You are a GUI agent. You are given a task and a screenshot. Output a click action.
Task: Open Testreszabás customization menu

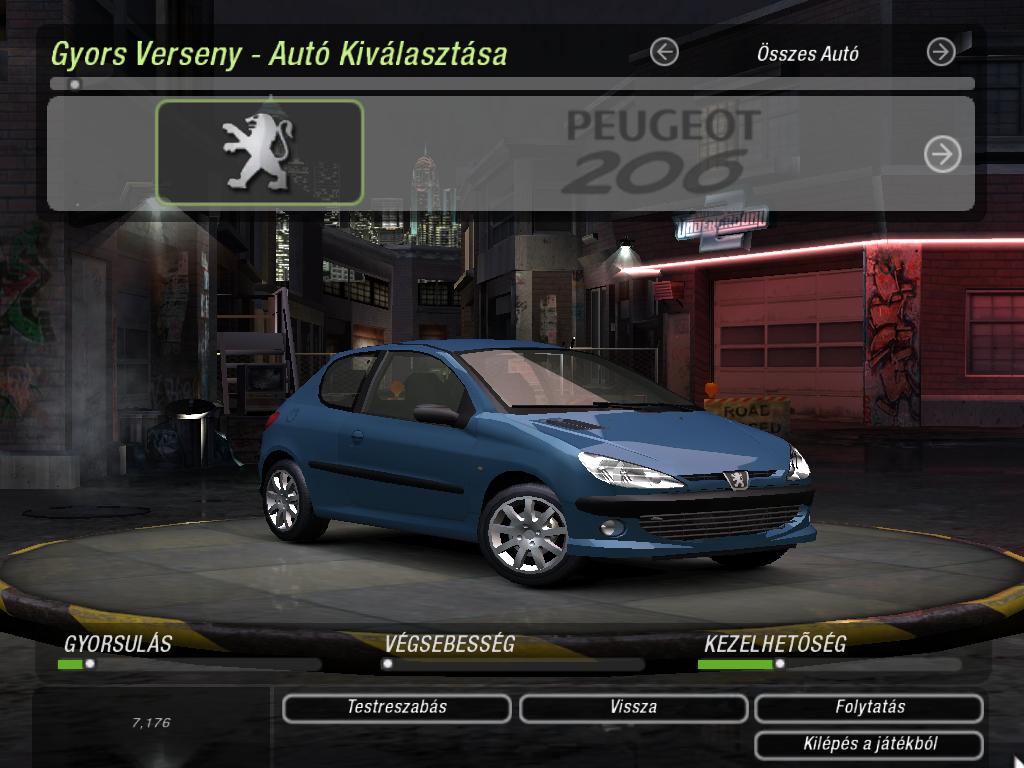coord(397,708)
